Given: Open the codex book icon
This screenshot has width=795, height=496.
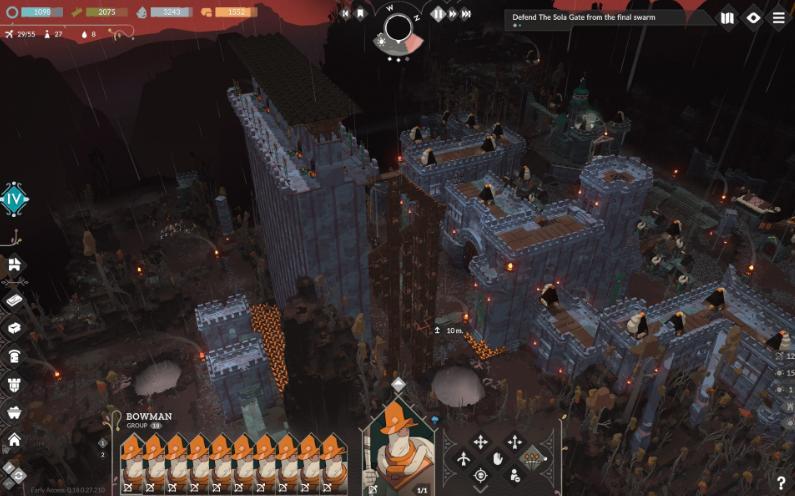Looking at the screenshot, I should 727,18.
